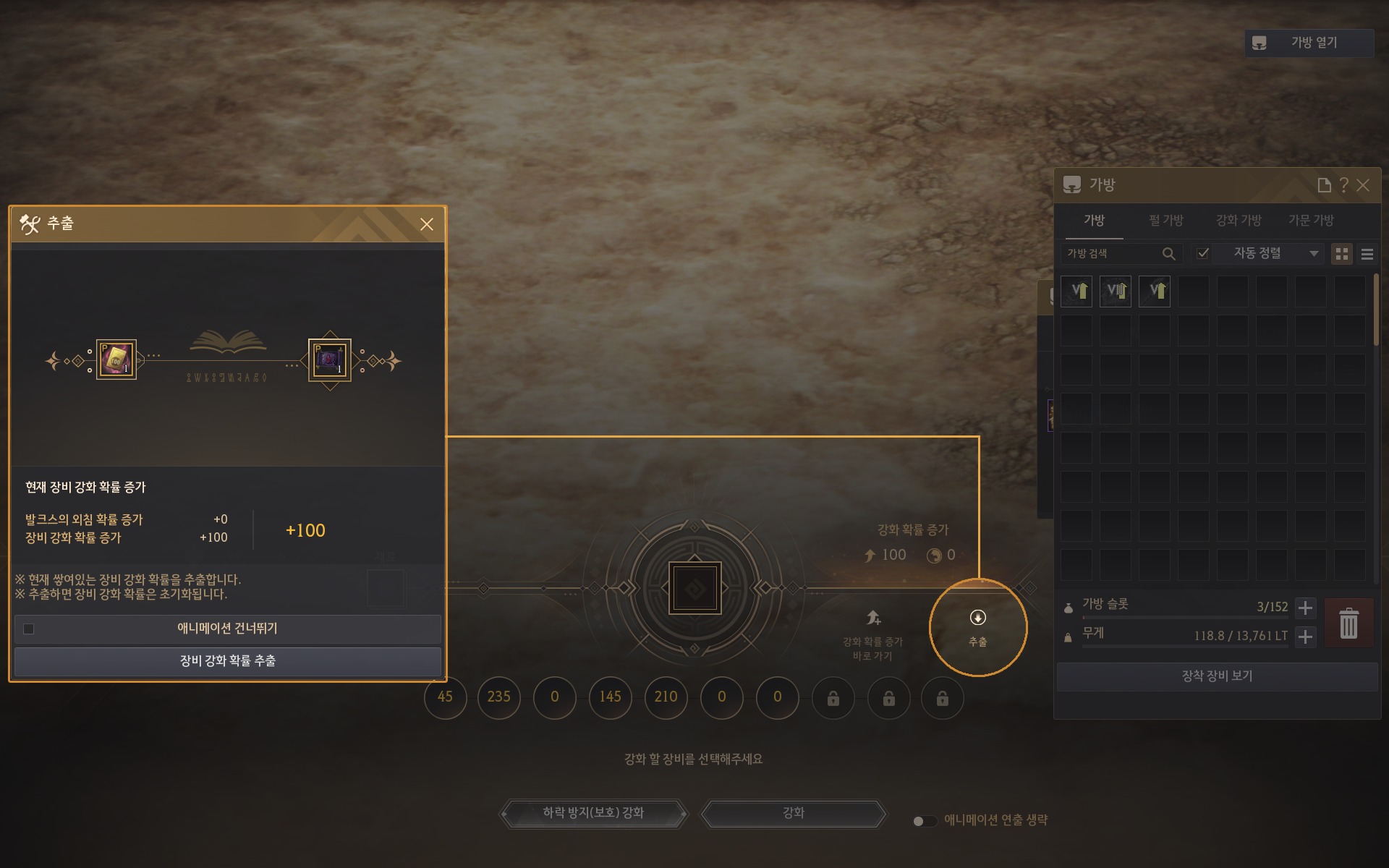This screenshot has width=1389, height=868.
Task: Click the 장비 강화 확률 추출 button
Action: pyautogui.click(x=227, y=661)
